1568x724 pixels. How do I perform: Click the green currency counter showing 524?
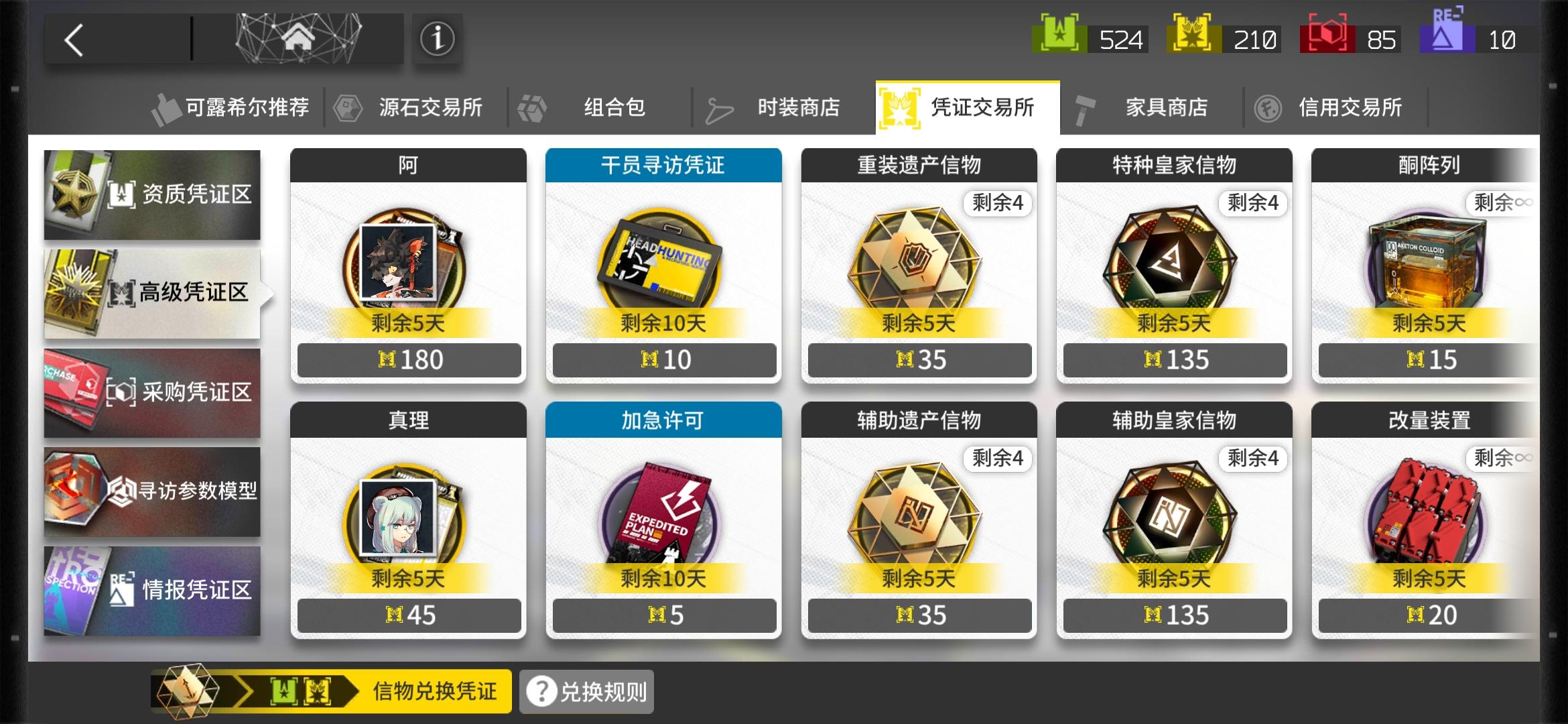[1089, 39]
